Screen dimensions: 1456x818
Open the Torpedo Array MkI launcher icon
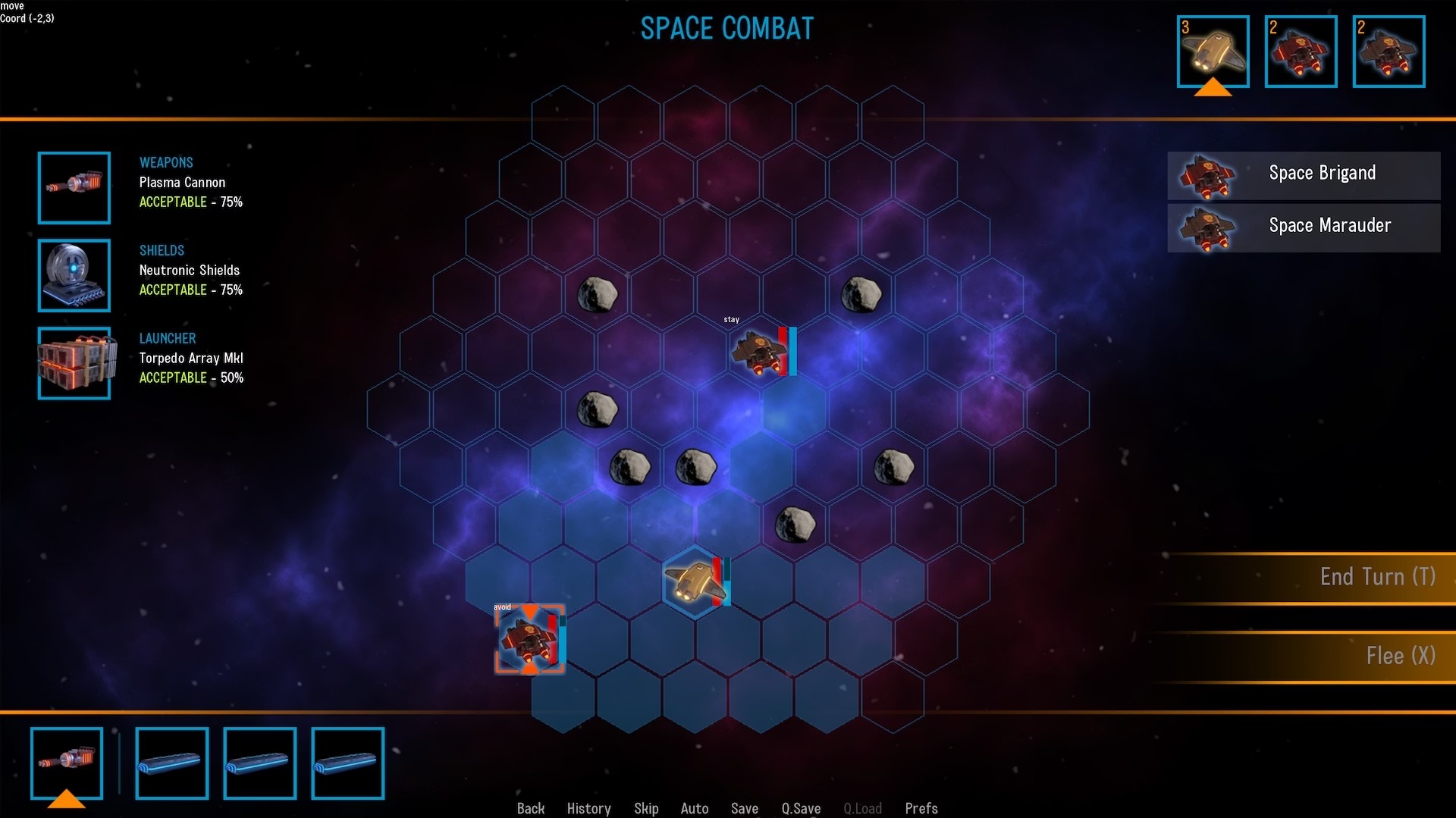(74, 363)
